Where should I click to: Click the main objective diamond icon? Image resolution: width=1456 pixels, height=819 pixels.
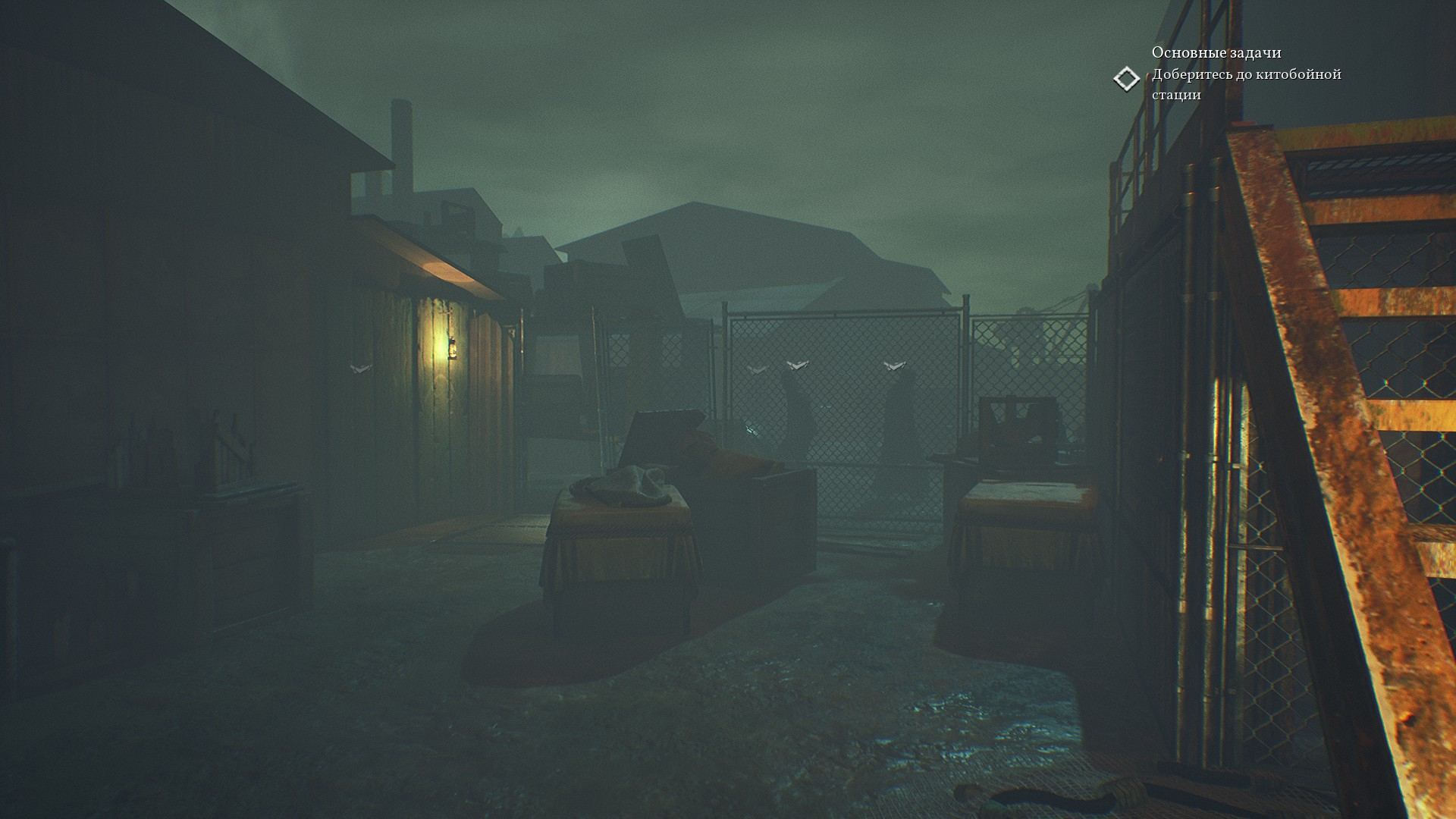1127,79
